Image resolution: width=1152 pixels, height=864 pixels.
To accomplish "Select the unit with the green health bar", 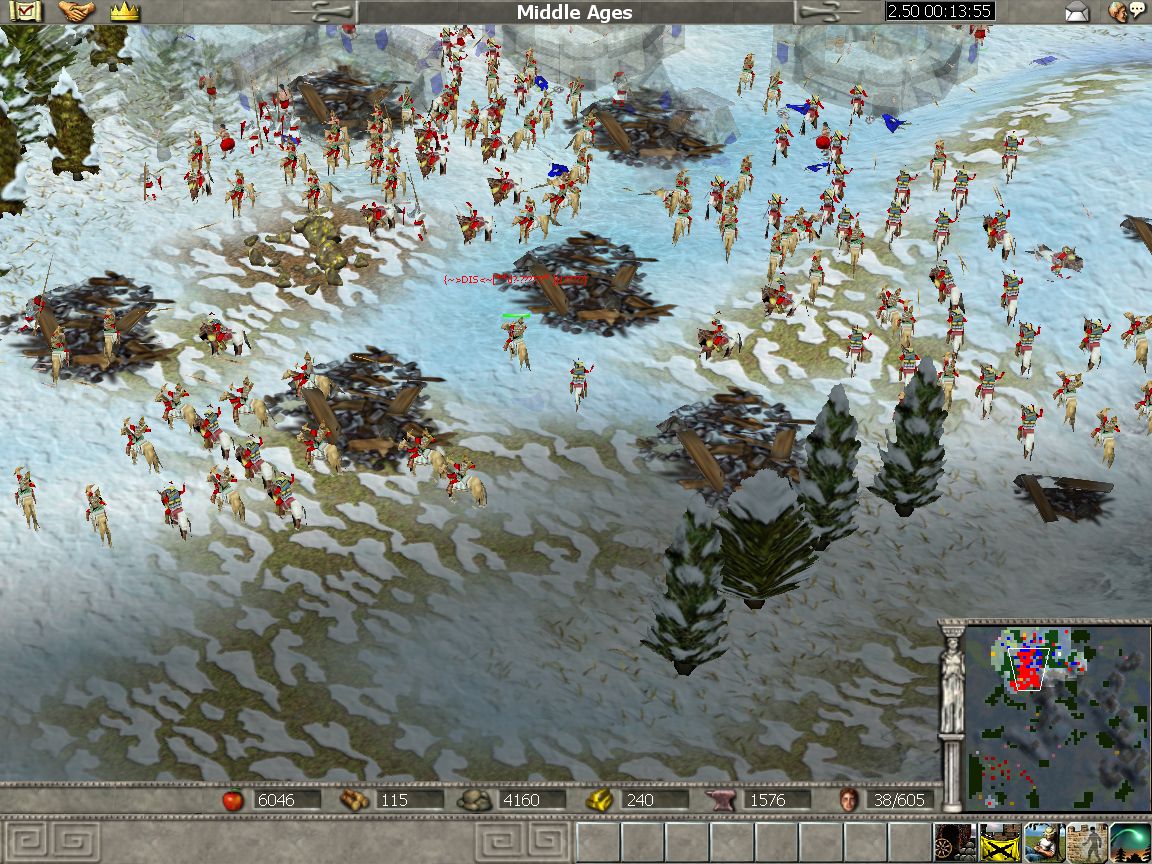I will point(517,340).
